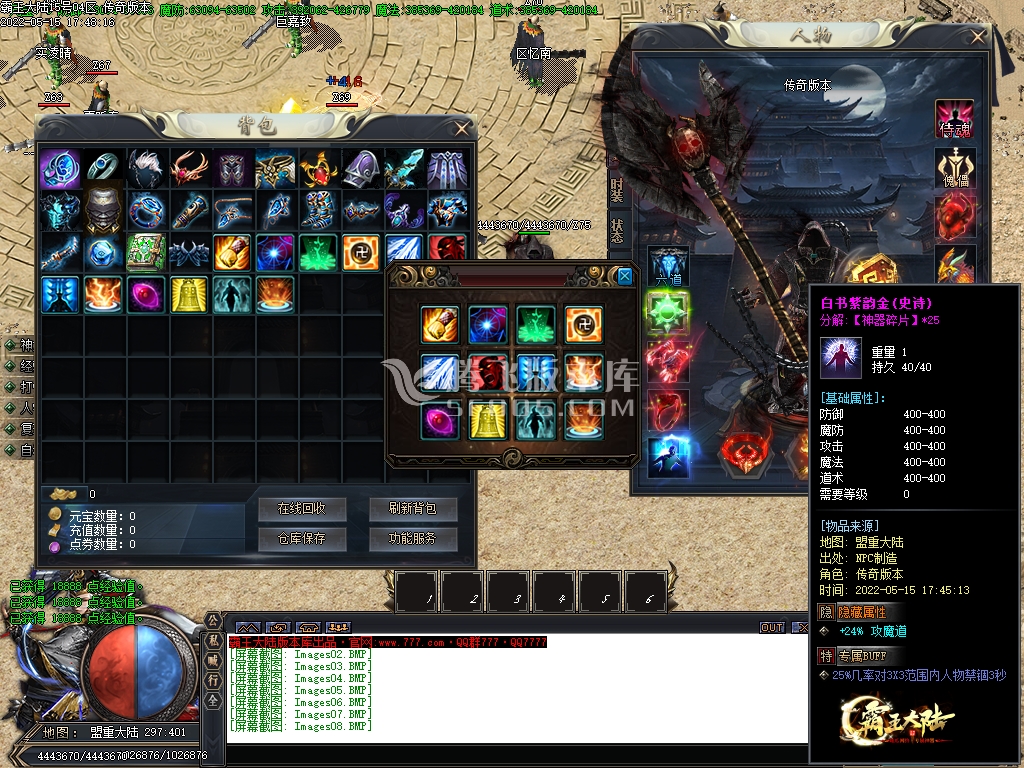Switch chat to the 公 public channel
This screenshot has width=1024, height=768.
[213, 621]
